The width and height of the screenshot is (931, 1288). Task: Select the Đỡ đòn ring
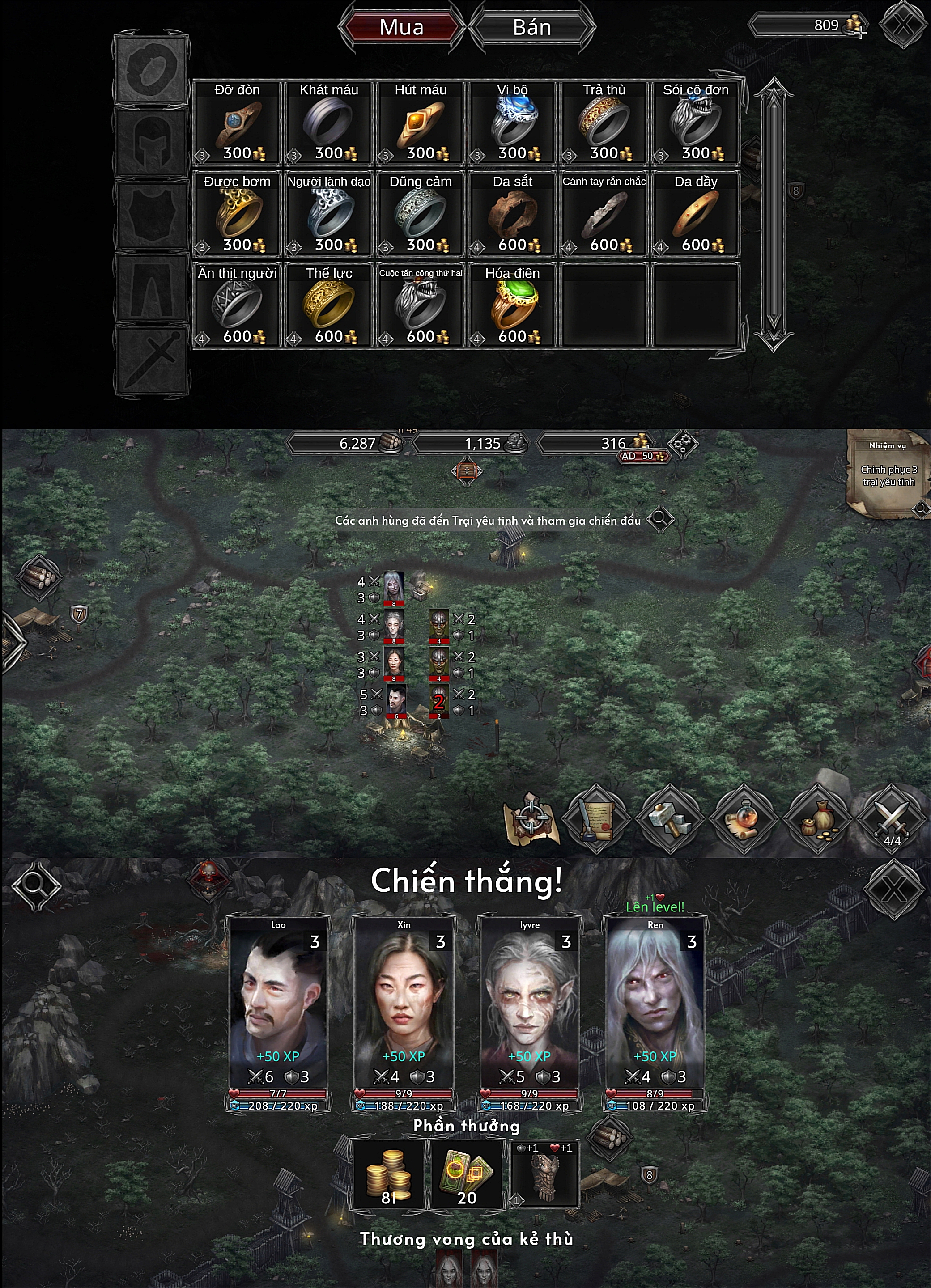click(237, 123)
